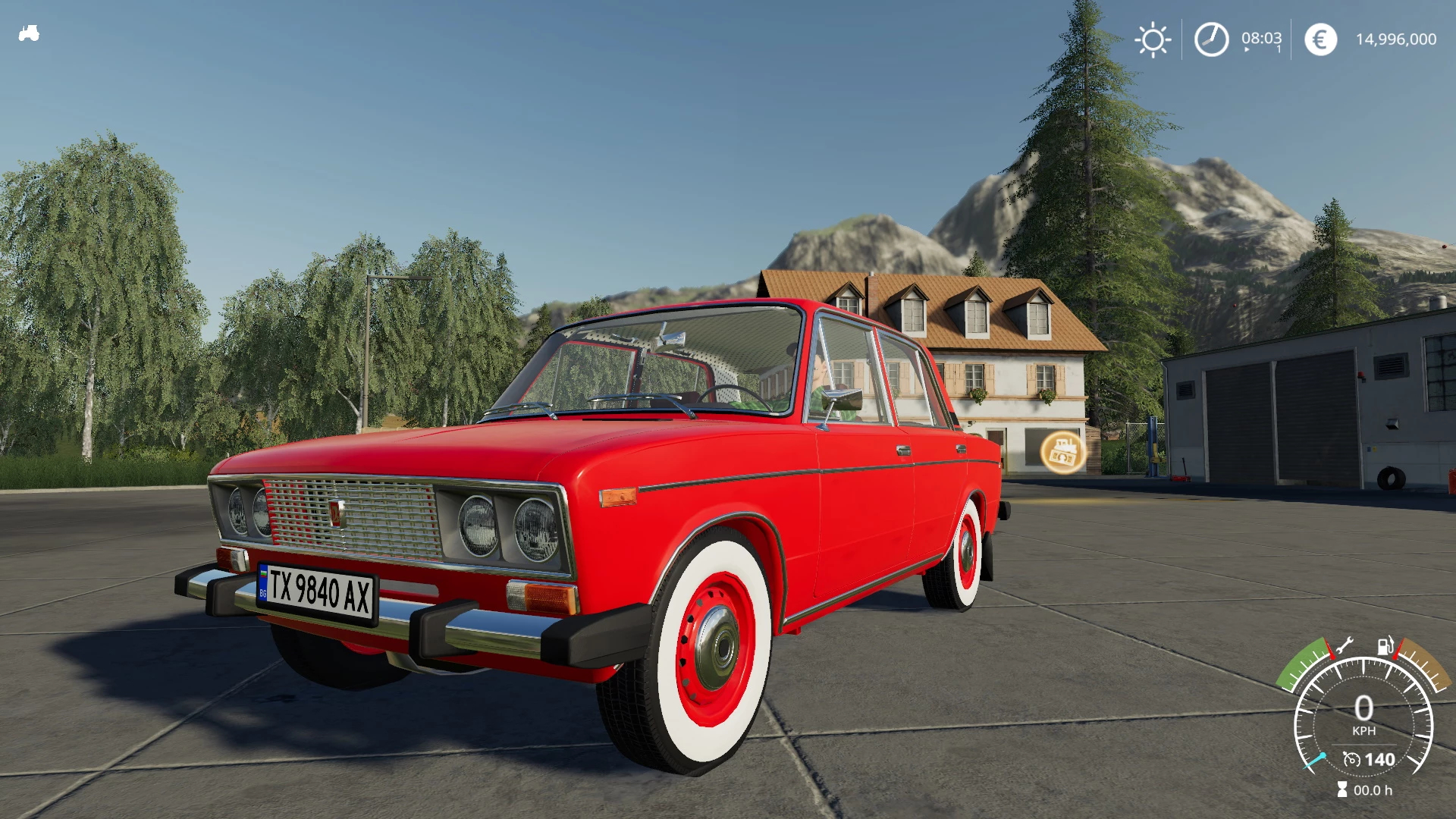This screenshot has height=819, width=1456.
Task: Click the game clock icon
Action: [1211, 39]
